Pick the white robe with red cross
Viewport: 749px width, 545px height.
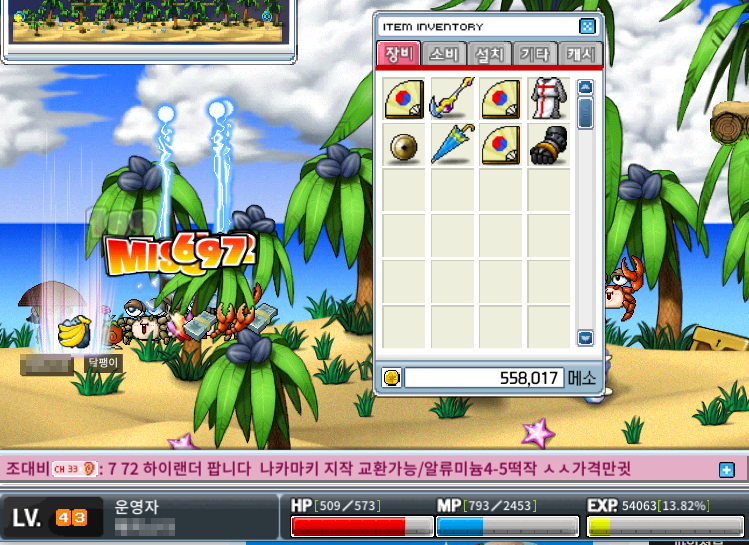(x=548, y=98)
